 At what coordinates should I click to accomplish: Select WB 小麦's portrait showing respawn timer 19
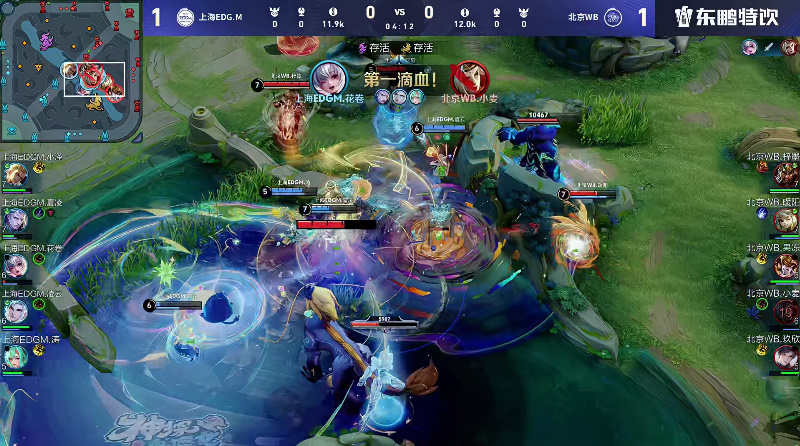(x=785, y=312)
